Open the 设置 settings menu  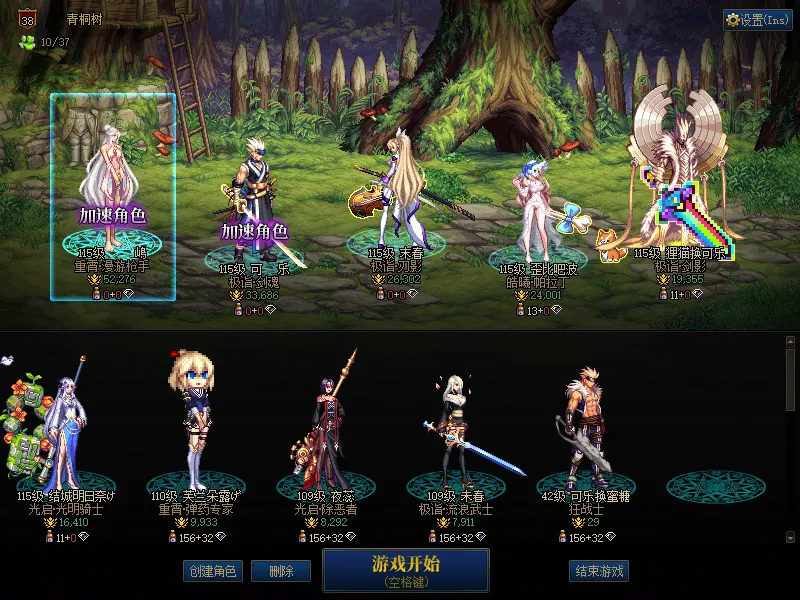[x=757, y=20]
